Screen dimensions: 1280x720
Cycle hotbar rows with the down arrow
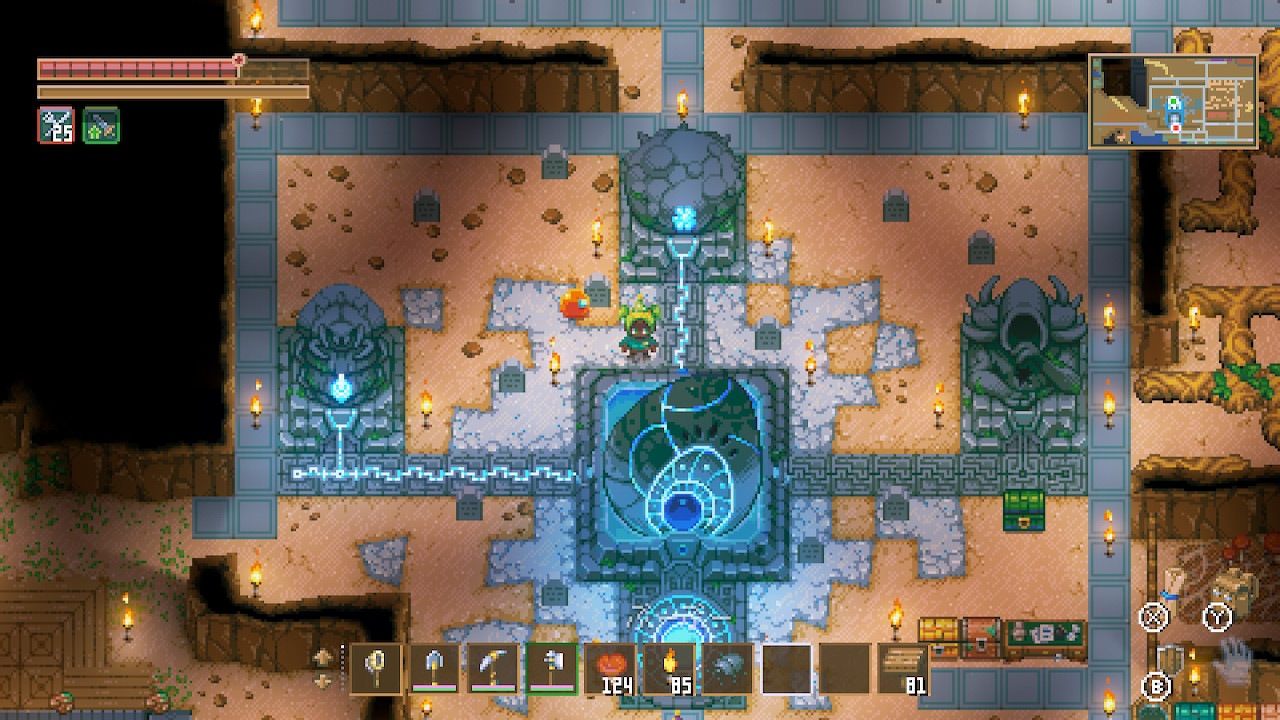coord(324,681)
